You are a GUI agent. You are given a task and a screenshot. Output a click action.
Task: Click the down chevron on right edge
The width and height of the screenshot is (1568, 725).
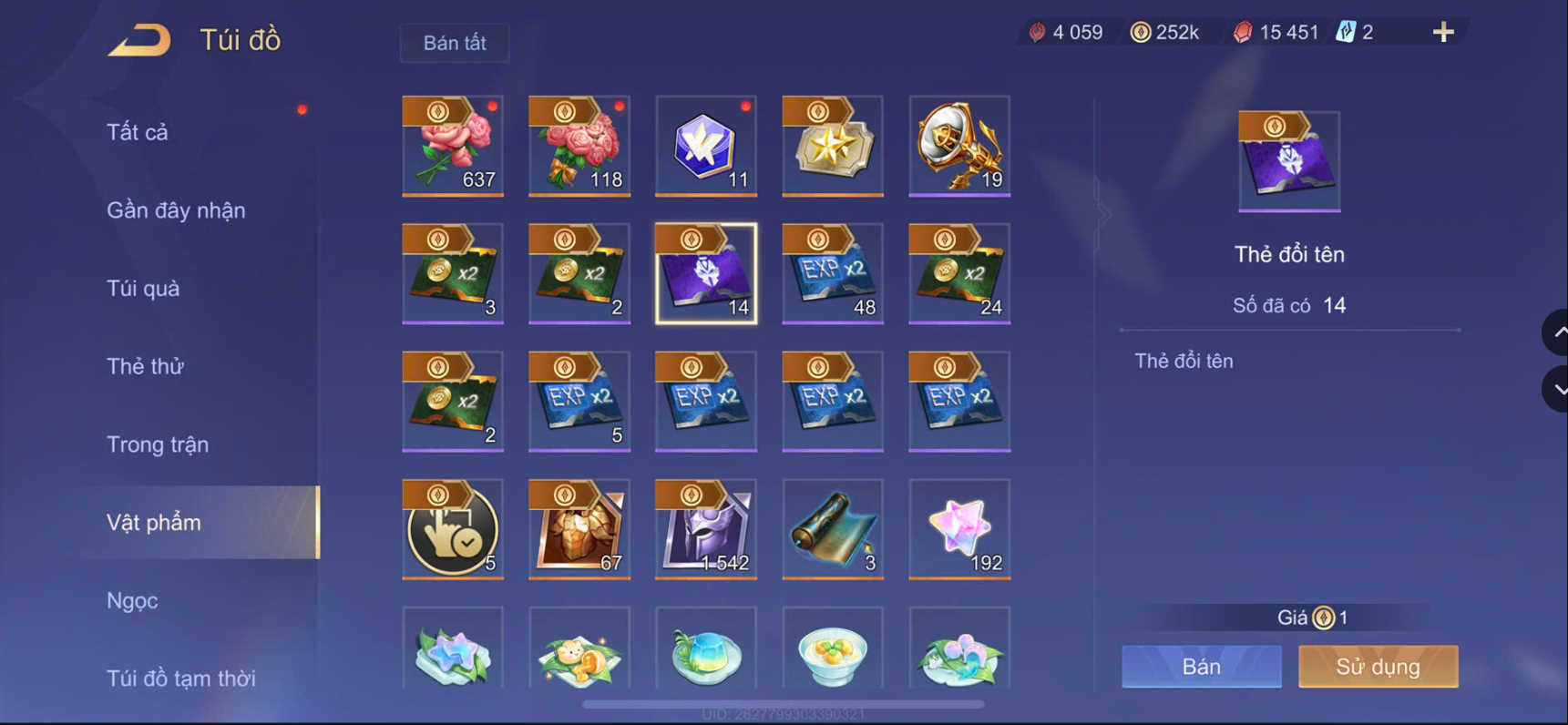tap(1555, 389)
